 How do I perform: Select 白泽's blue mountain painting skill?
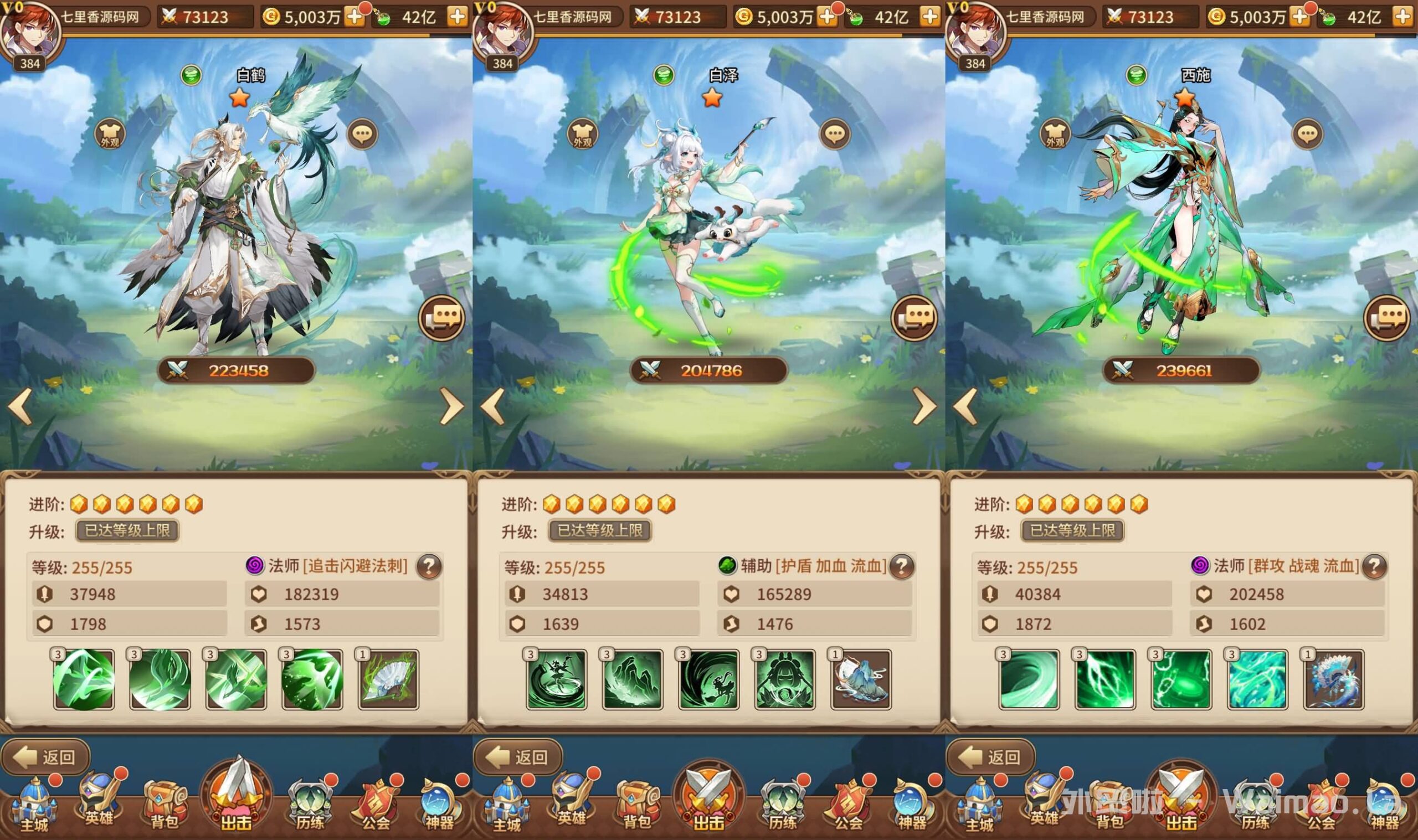tap(861, 679)
